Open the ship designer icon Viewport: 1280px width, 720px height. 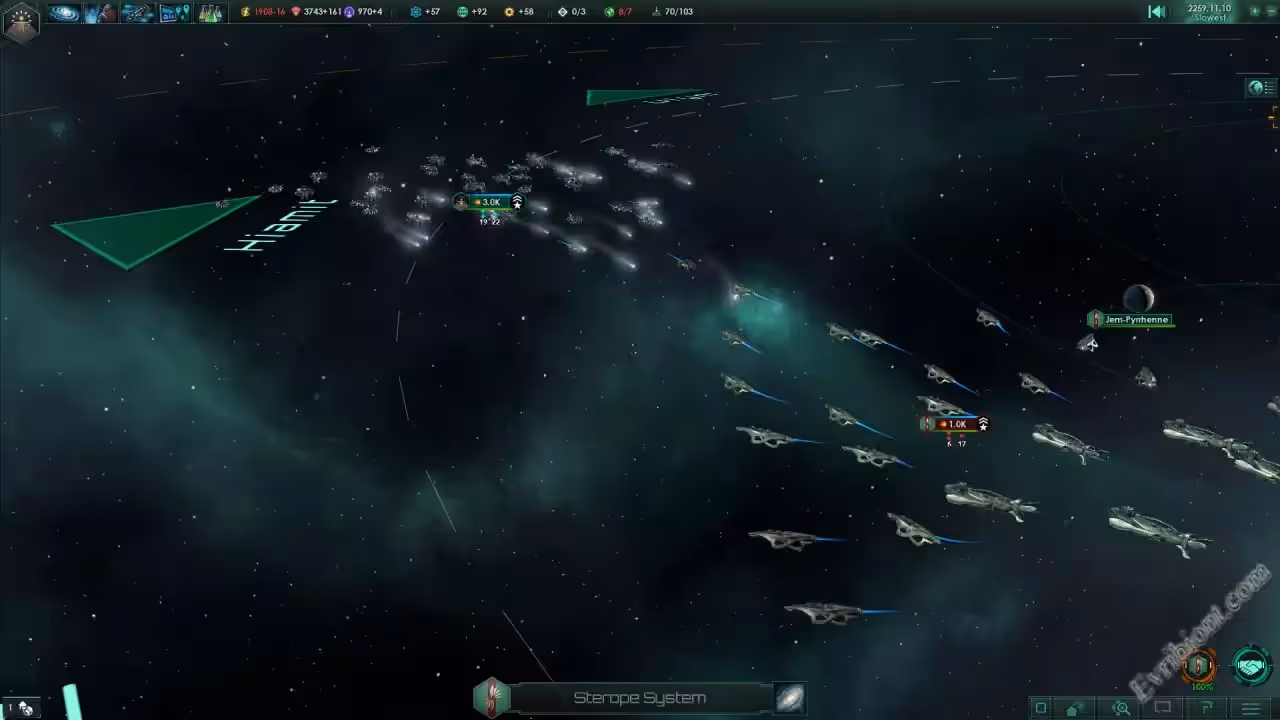click(x=137, y=13)
